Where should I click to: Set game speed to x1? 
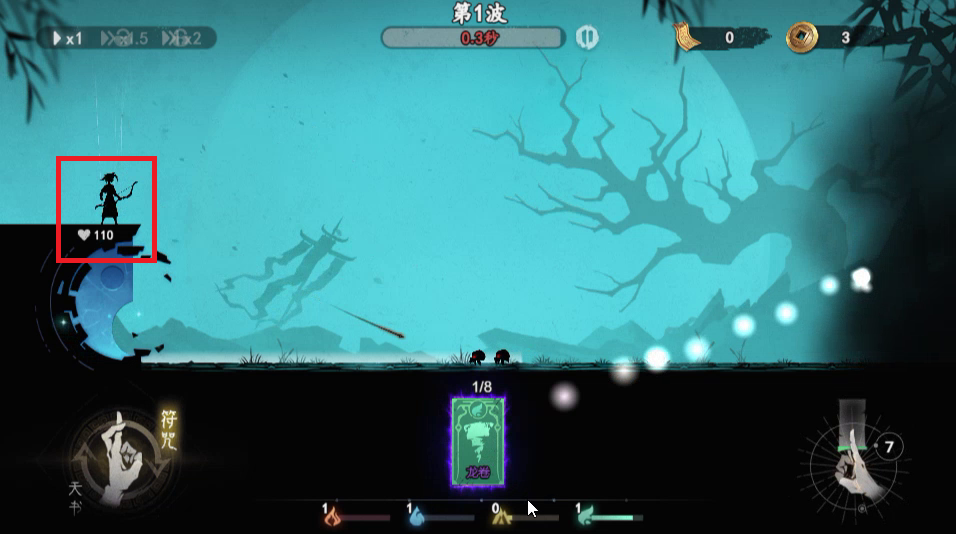(x=69, y=38)
